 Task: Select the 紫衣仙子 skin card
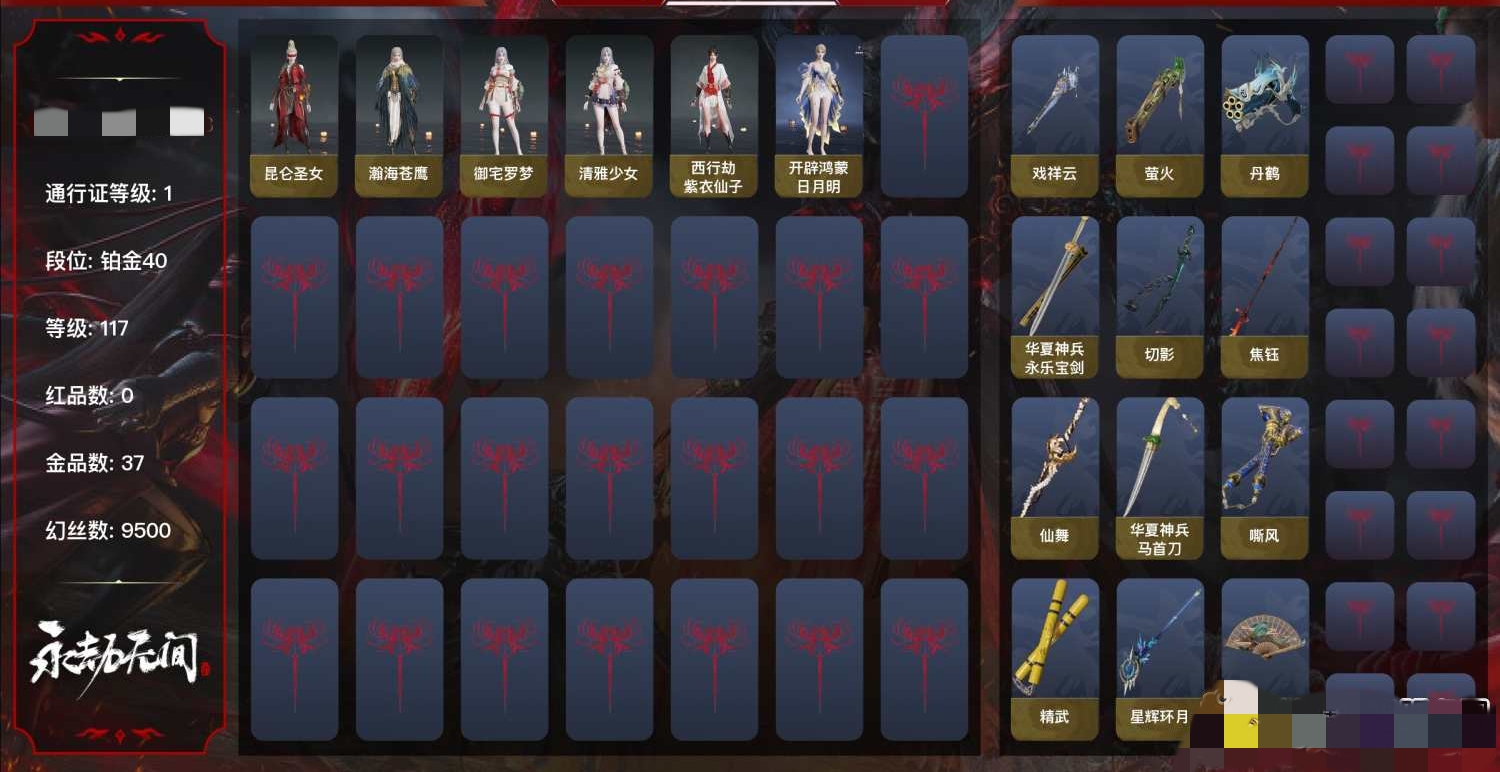(714, 116)
